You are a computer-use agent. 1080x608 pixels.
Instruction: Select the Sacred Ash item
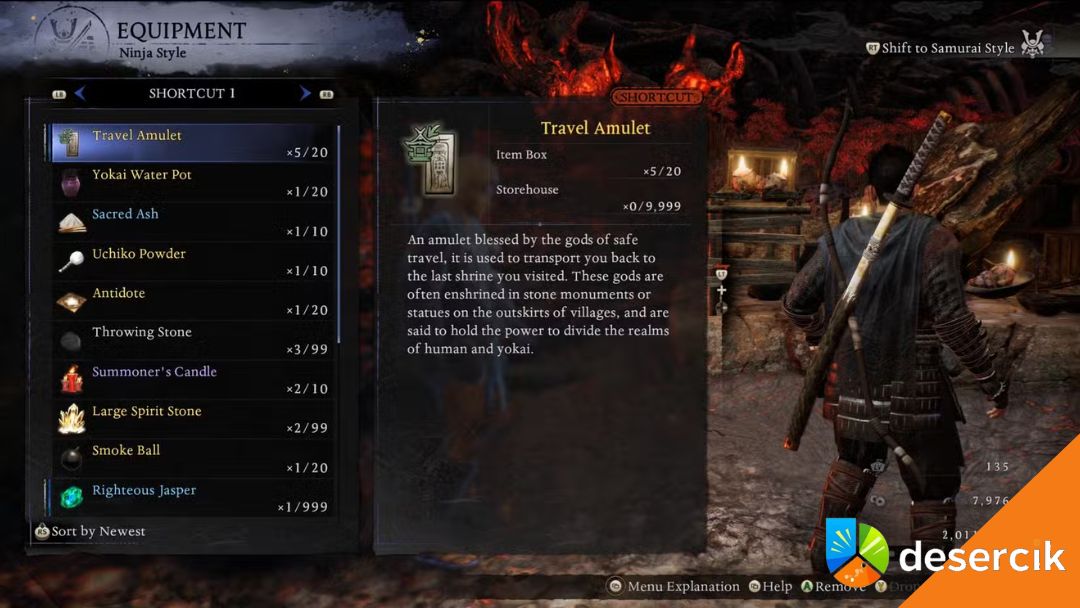[x=192, y=222]
